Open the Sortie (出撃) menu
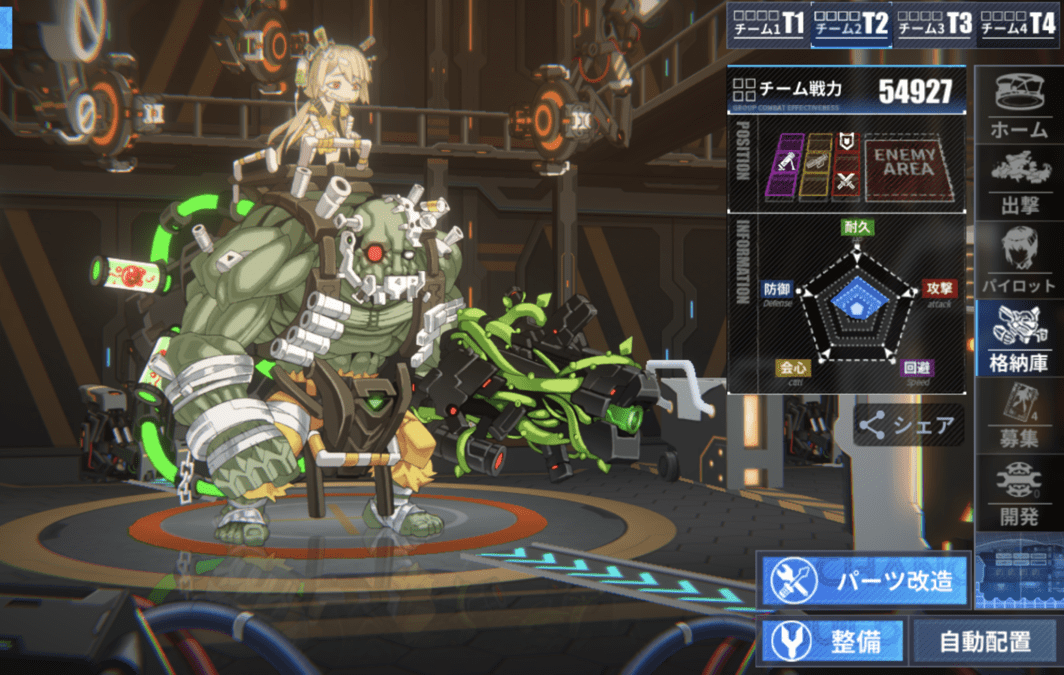 click(x=1018, y=183)
